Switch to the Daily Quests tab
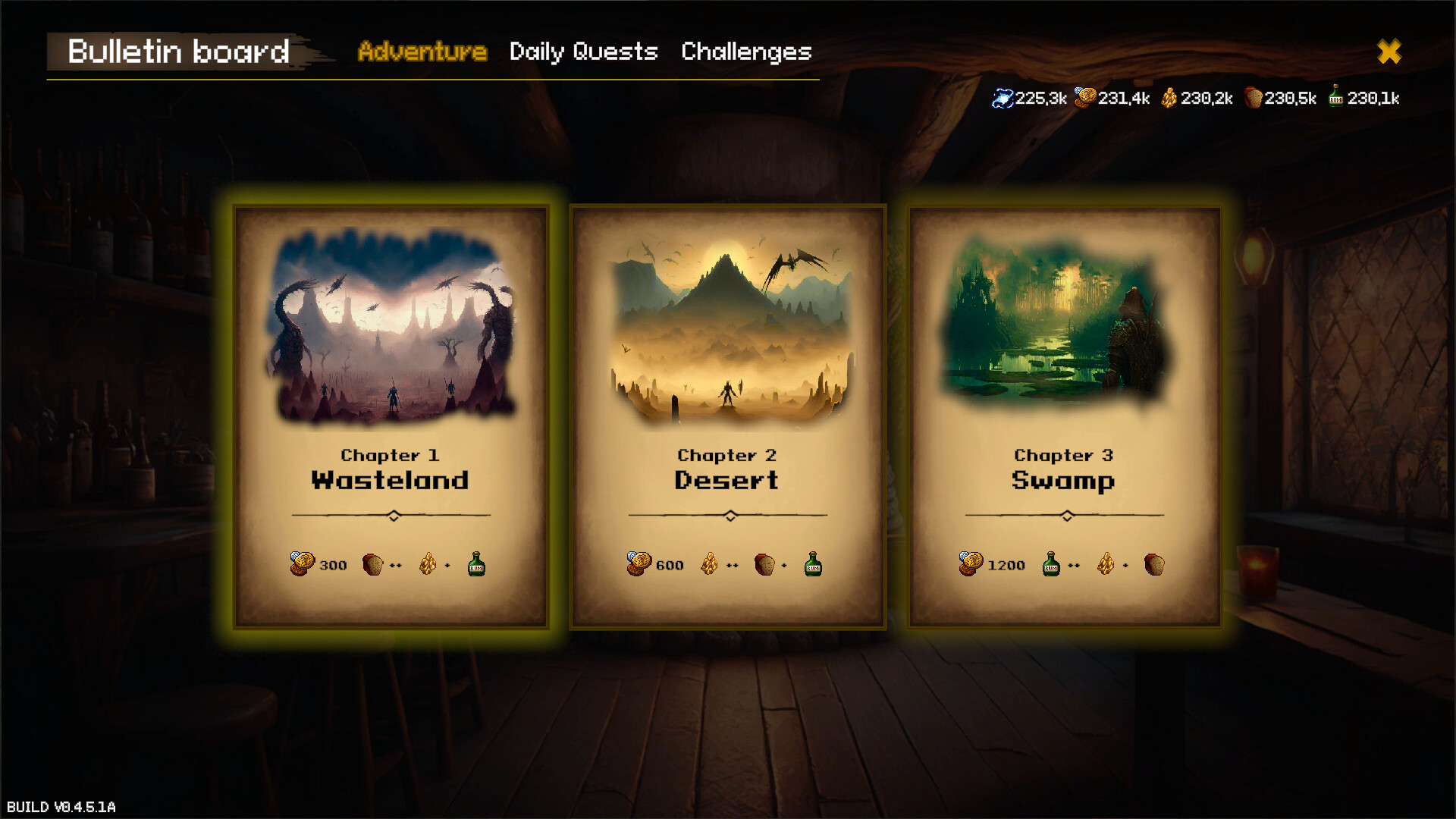1456x819 pixels. (x=583, y=52)
